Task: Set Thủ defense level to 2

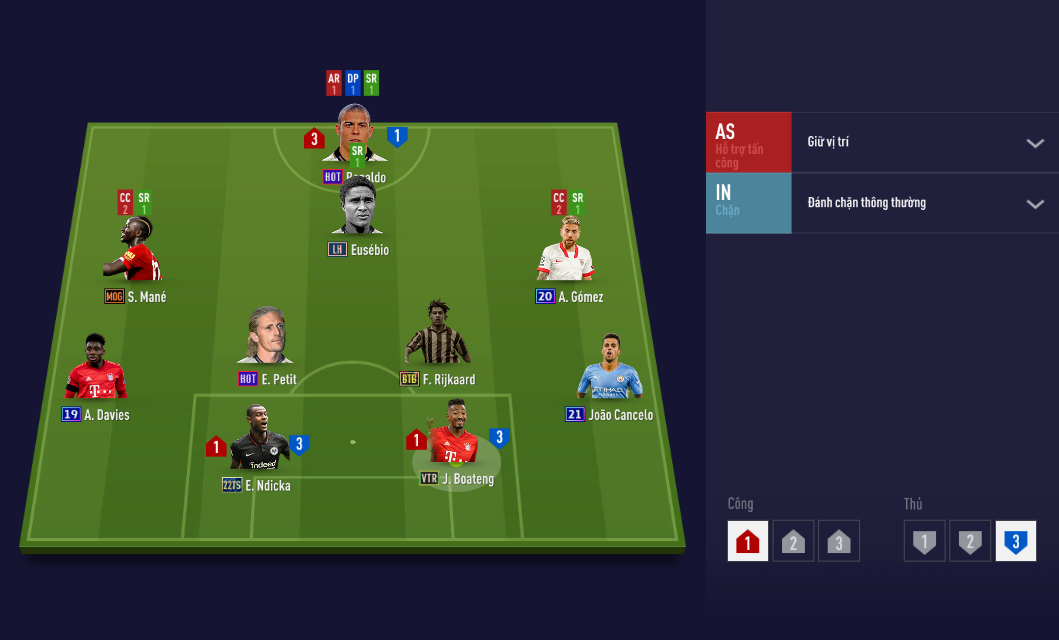Action: coord(970,541)
